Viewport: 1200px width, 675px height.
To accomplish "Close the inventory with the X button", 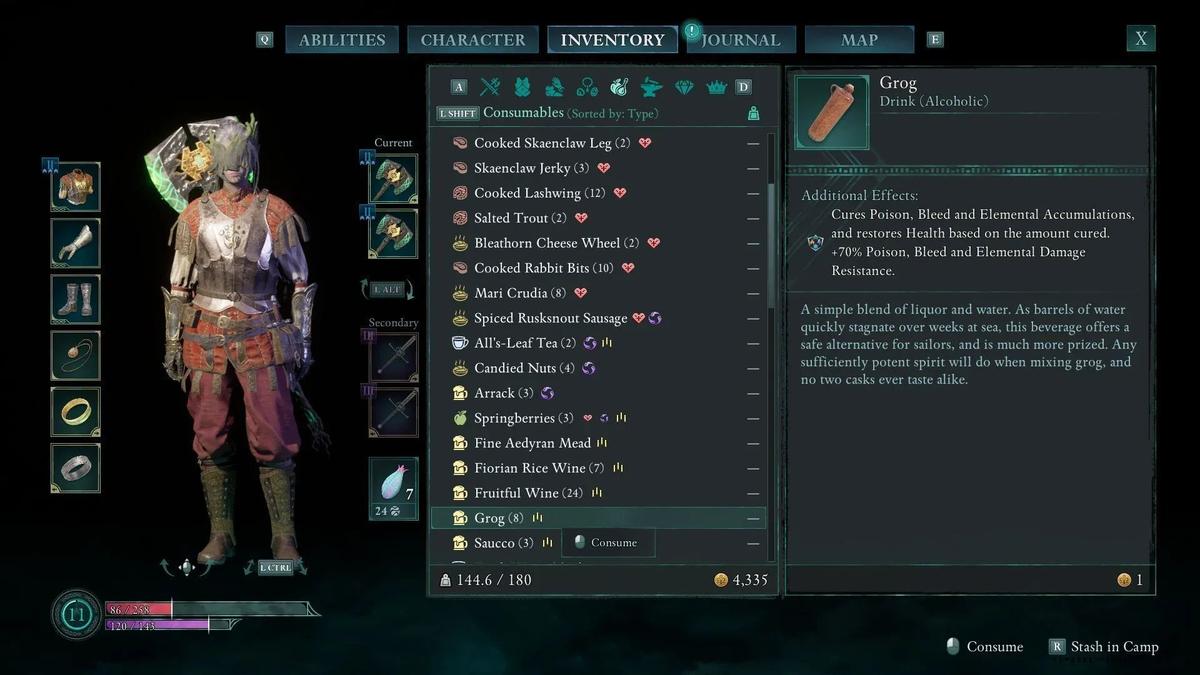I will point(1140,39).
